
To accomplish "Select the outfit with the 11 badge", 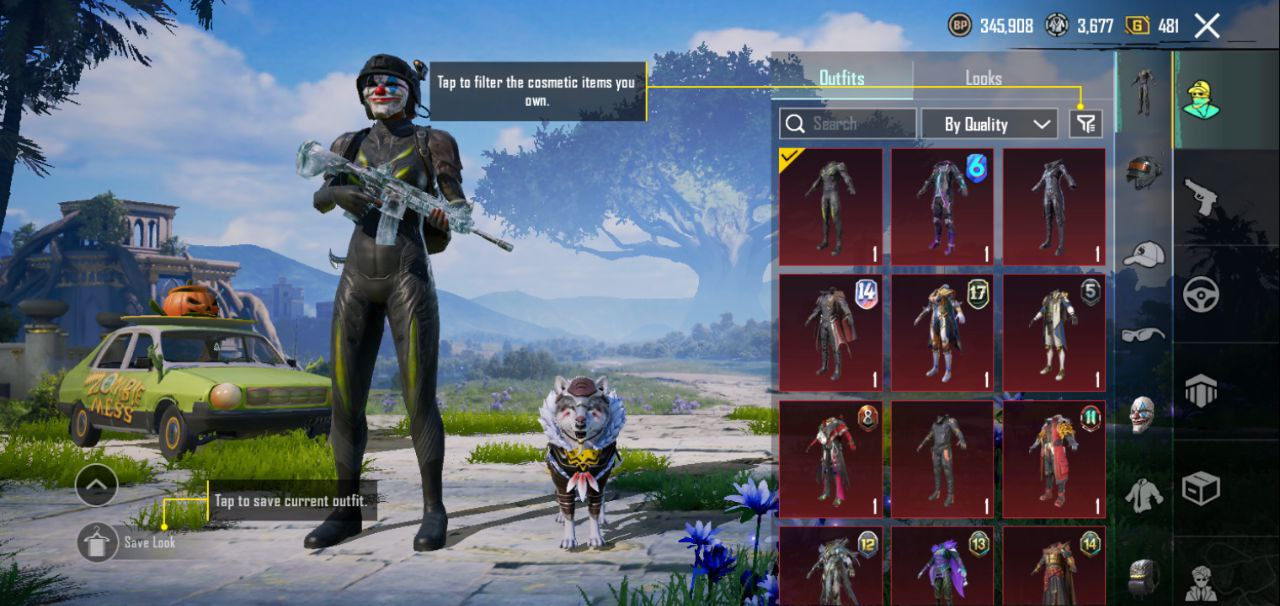I will [1054, 458].
